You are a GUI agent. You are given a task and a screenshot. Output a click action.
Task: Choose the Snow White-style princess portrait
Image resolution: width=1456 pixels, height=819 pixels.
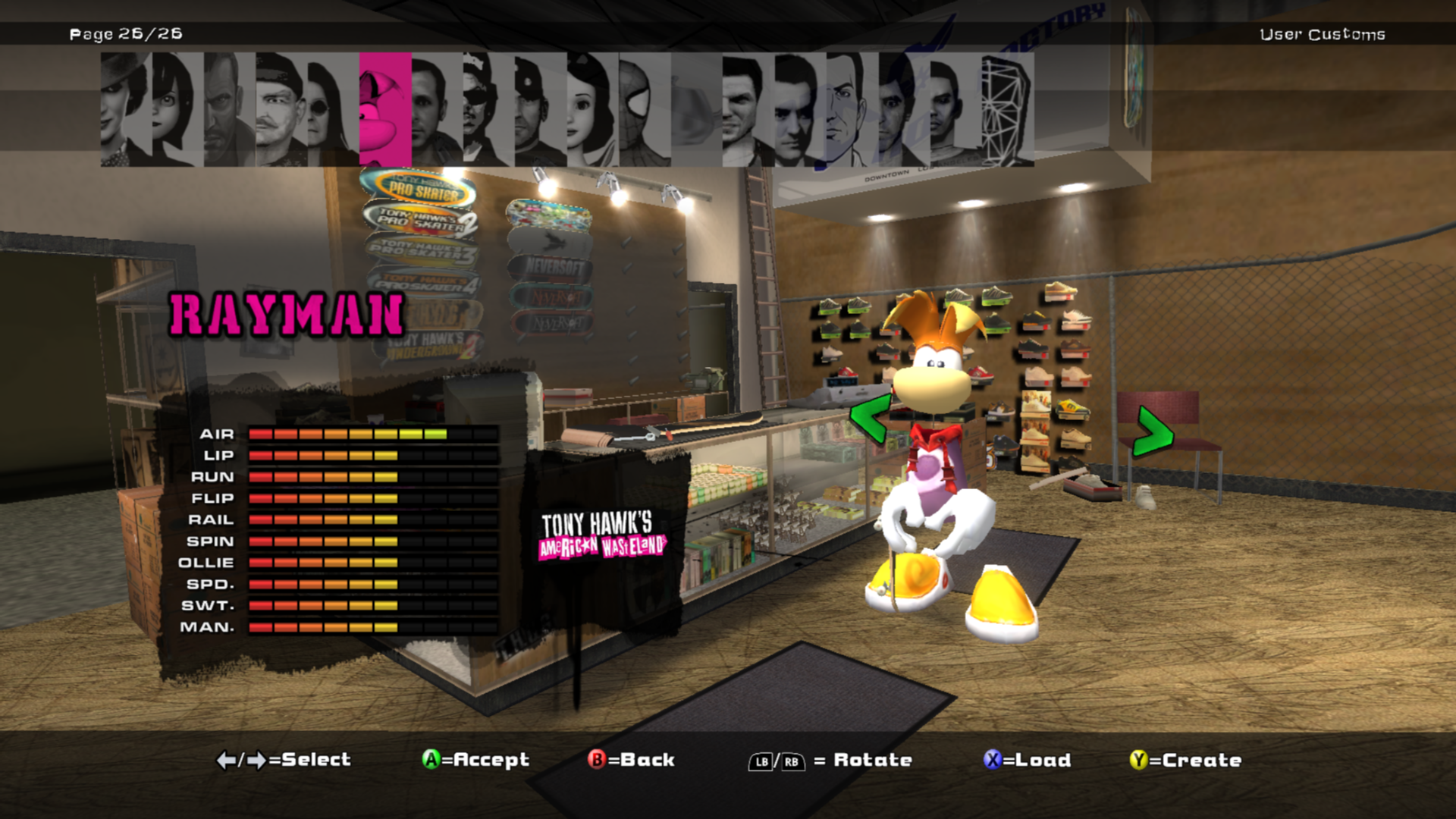click(x=591, y=109)
